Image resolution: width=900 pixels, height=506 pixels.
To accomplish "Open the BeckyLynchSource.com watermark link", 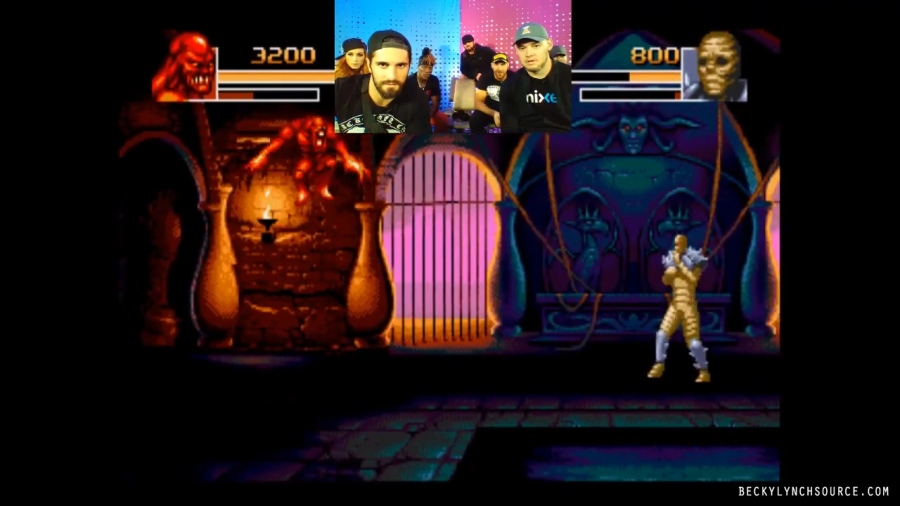I will pos(813,491).
